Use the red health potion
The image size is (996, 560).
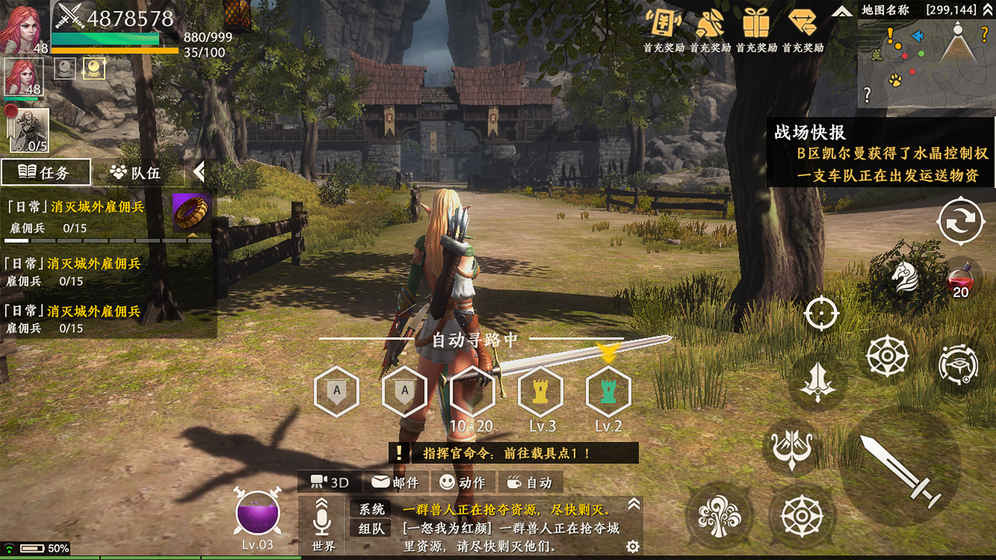pyautogui.click(x=960, y=275)
